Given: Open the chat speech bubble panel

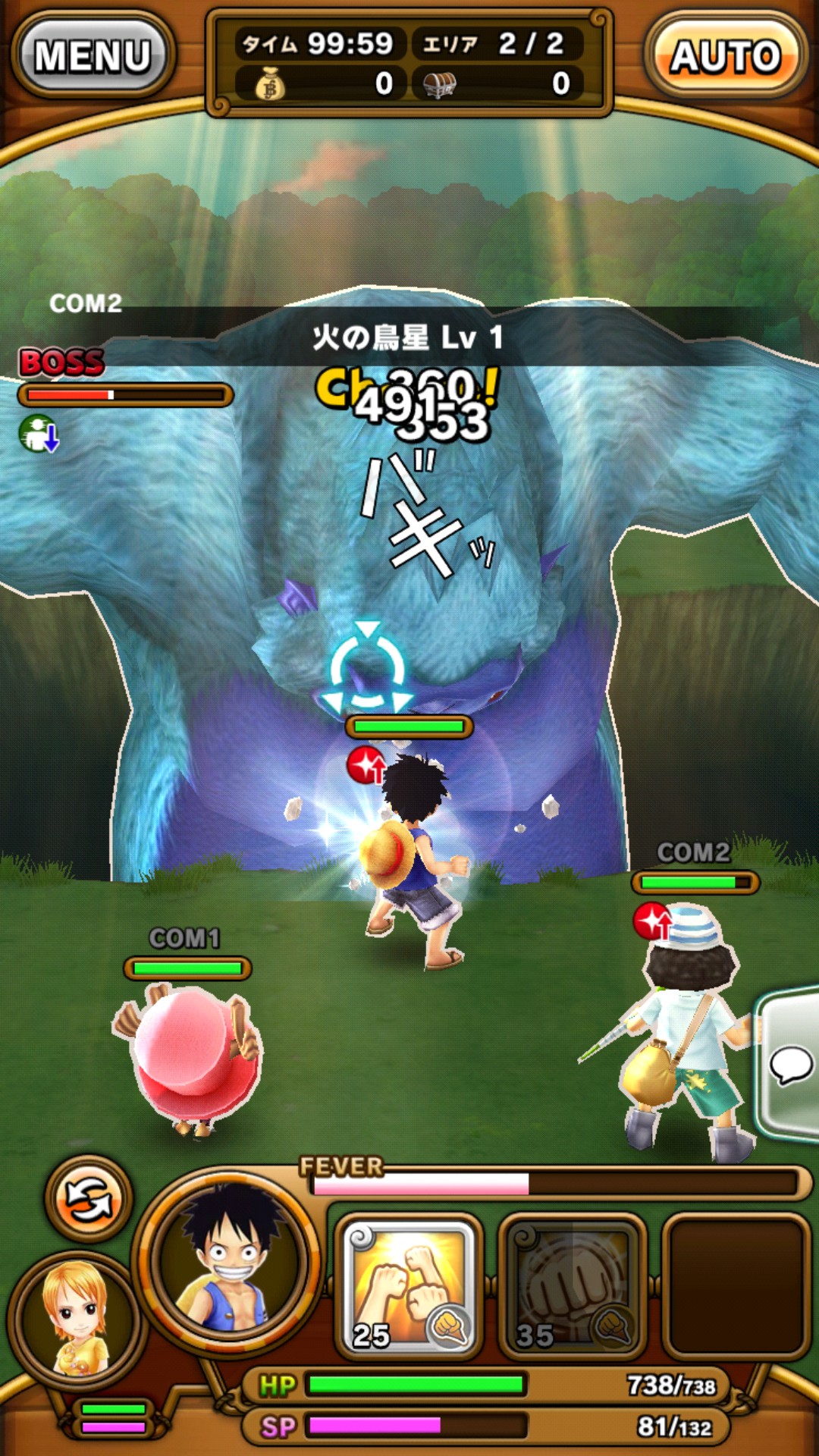Looking at the screenshot, I should coord(790,1063).
